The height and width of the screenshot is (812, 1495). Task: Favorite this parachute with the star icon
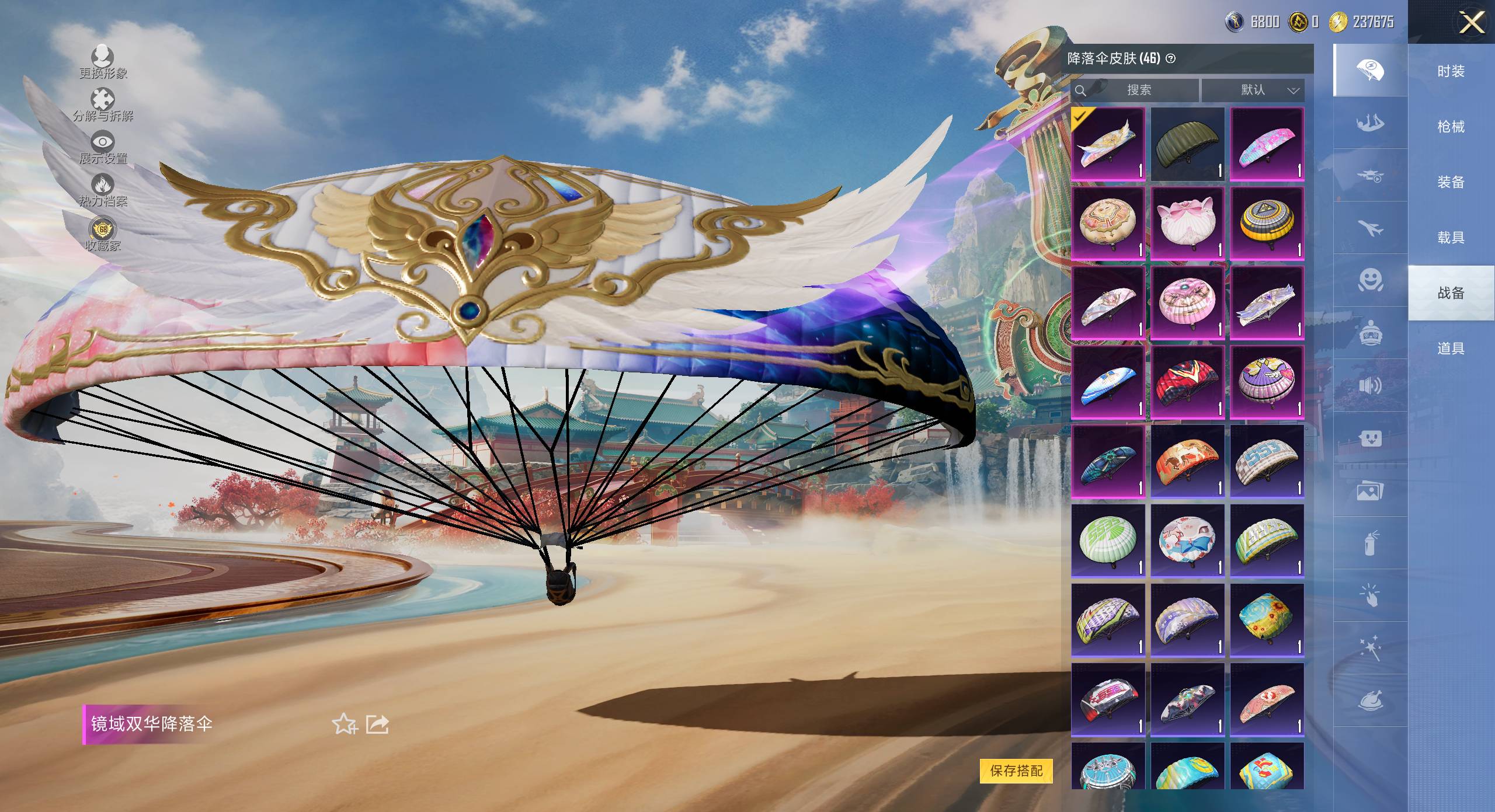344,724
